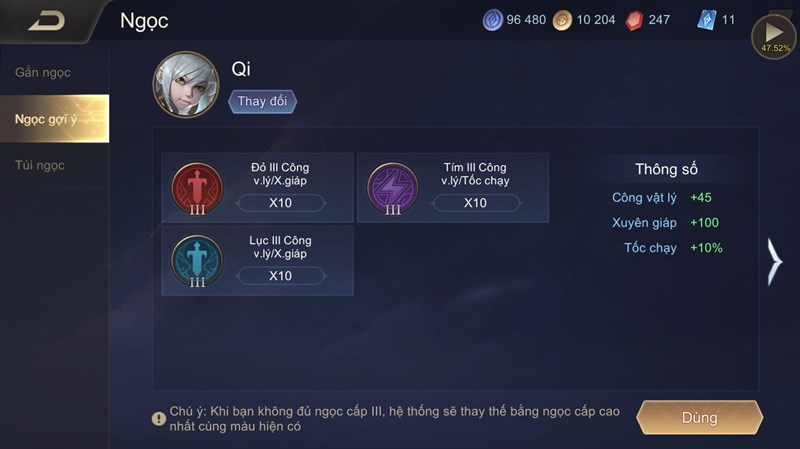800x449 pixels.
Task: Click the warning note exclamation icon
Action: click(x=158, y=419)
